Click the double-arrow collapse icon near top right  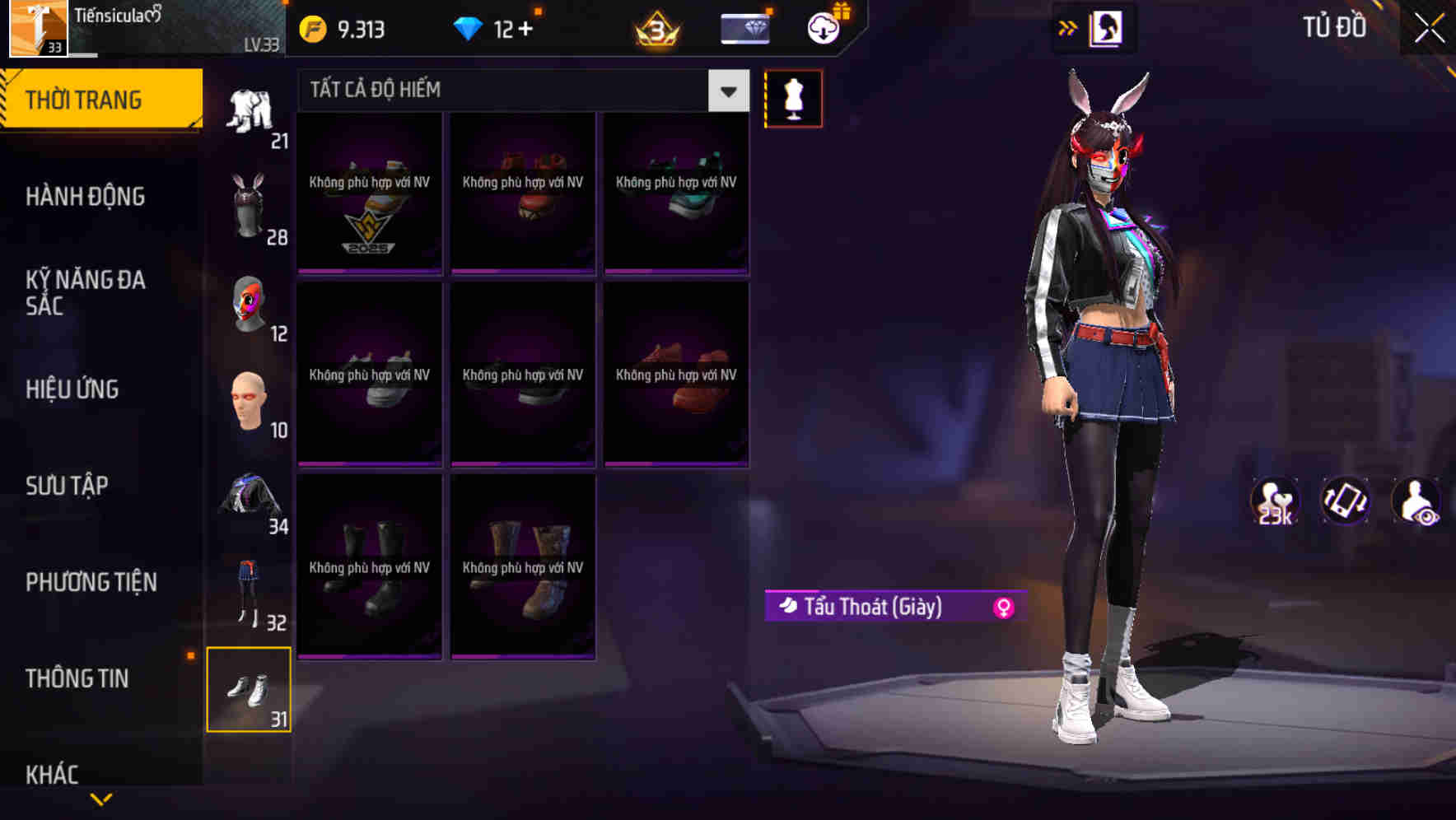[1067, 27]
